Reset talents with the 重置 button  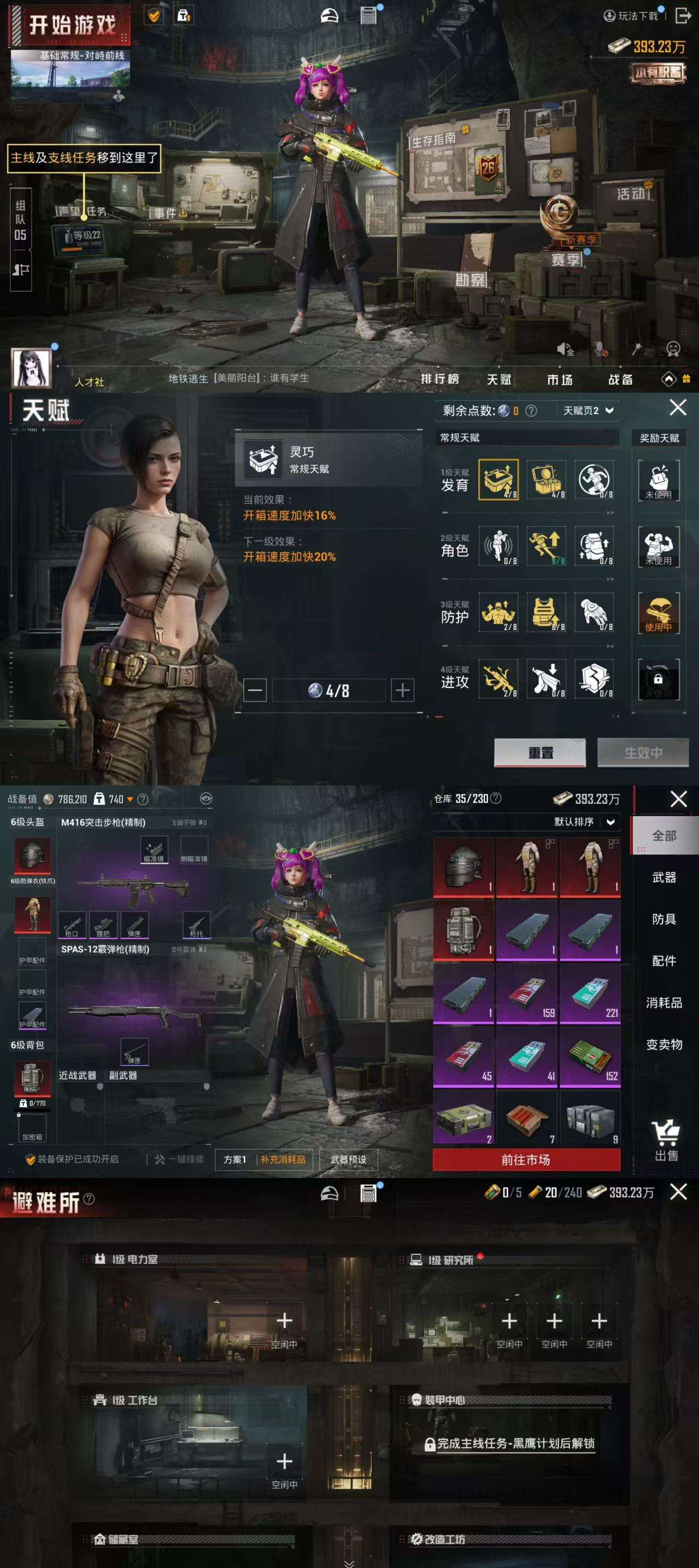(540, 752)
